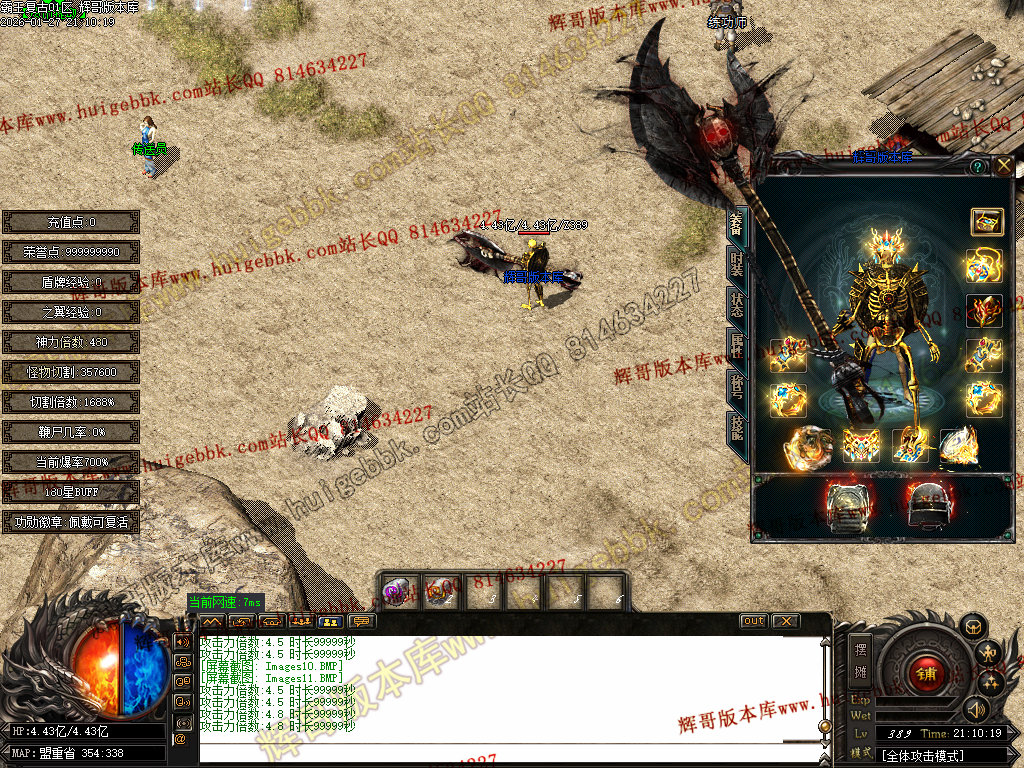Close the character equipment panel

(x=1004, y=166)
